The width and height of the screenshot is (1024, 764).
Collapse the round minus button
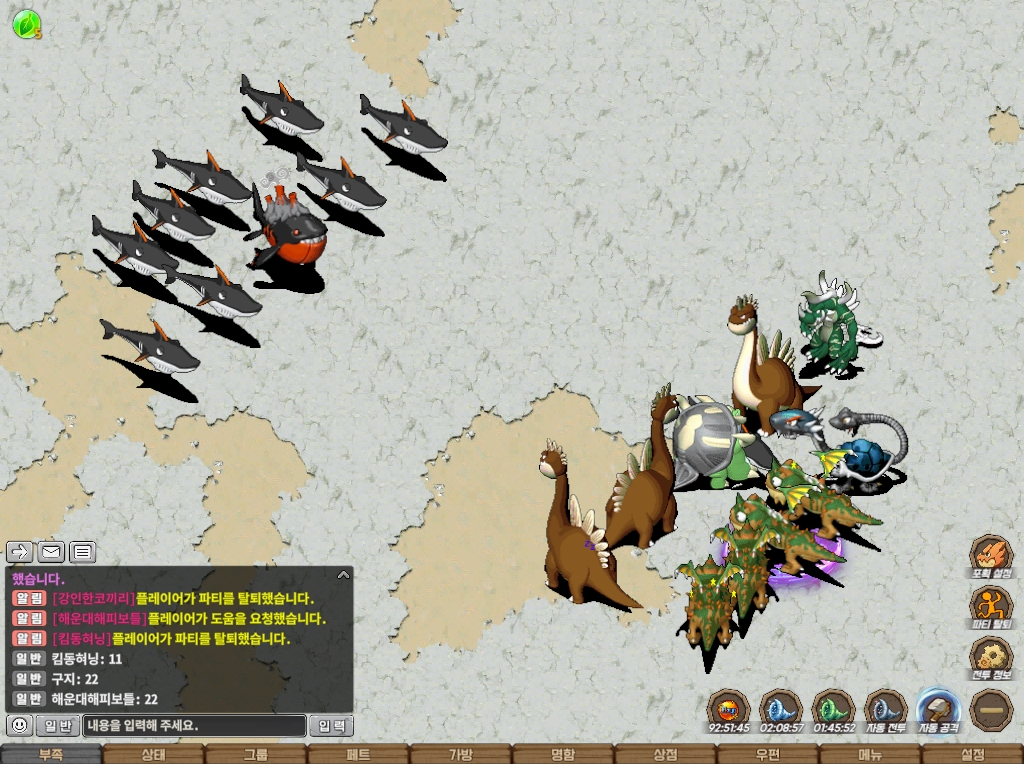click(x=991, y=710)
